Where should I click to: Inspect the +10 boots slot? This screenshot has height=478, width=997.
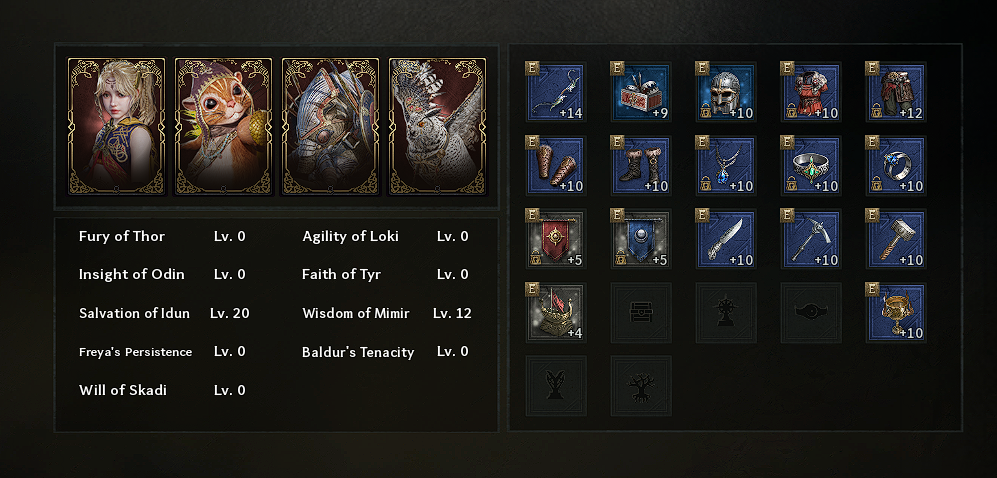(641, 166)
